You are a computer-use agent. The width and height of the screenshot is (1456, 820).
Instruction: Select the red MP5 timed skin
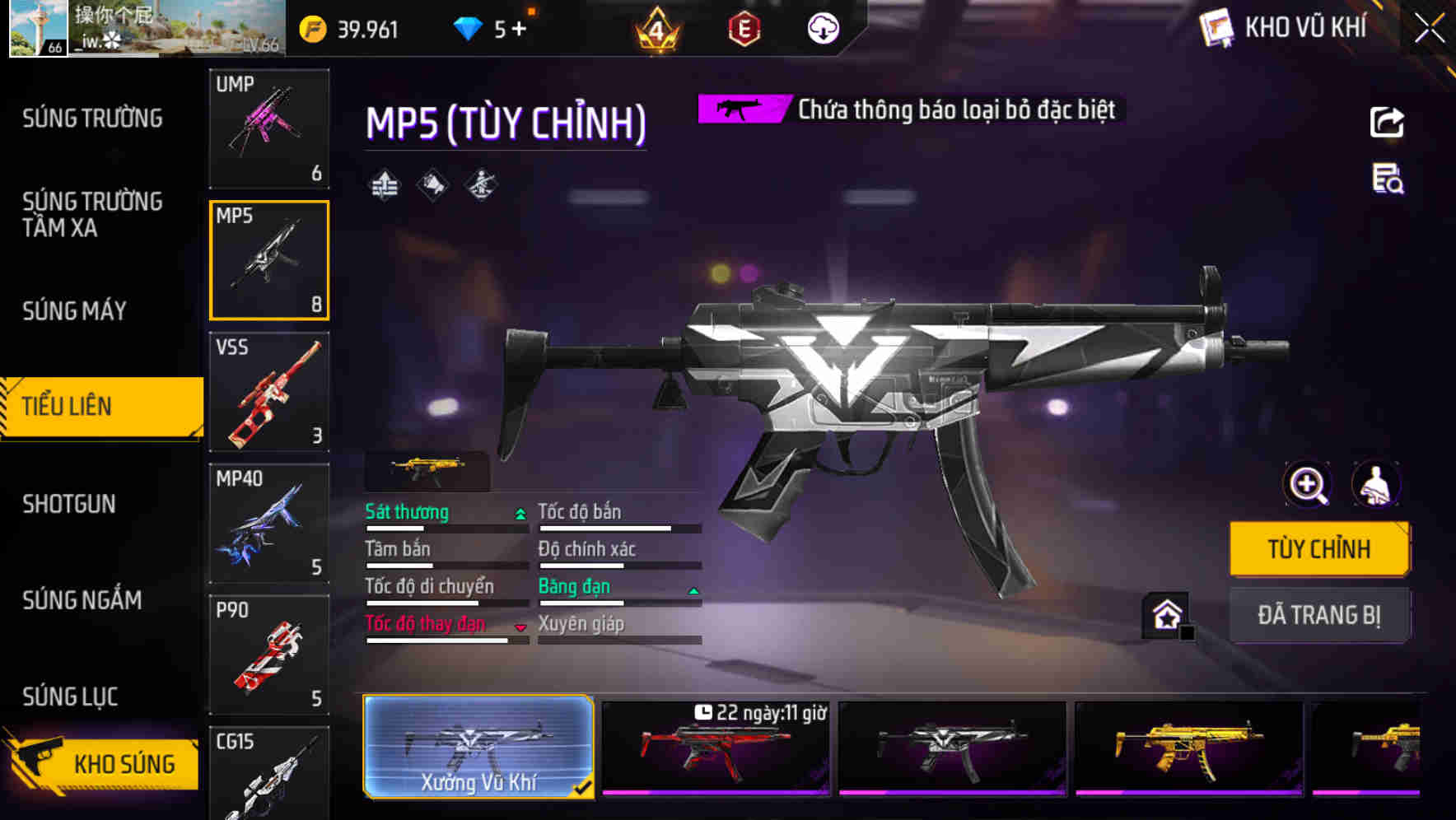[x=715, y=748]
